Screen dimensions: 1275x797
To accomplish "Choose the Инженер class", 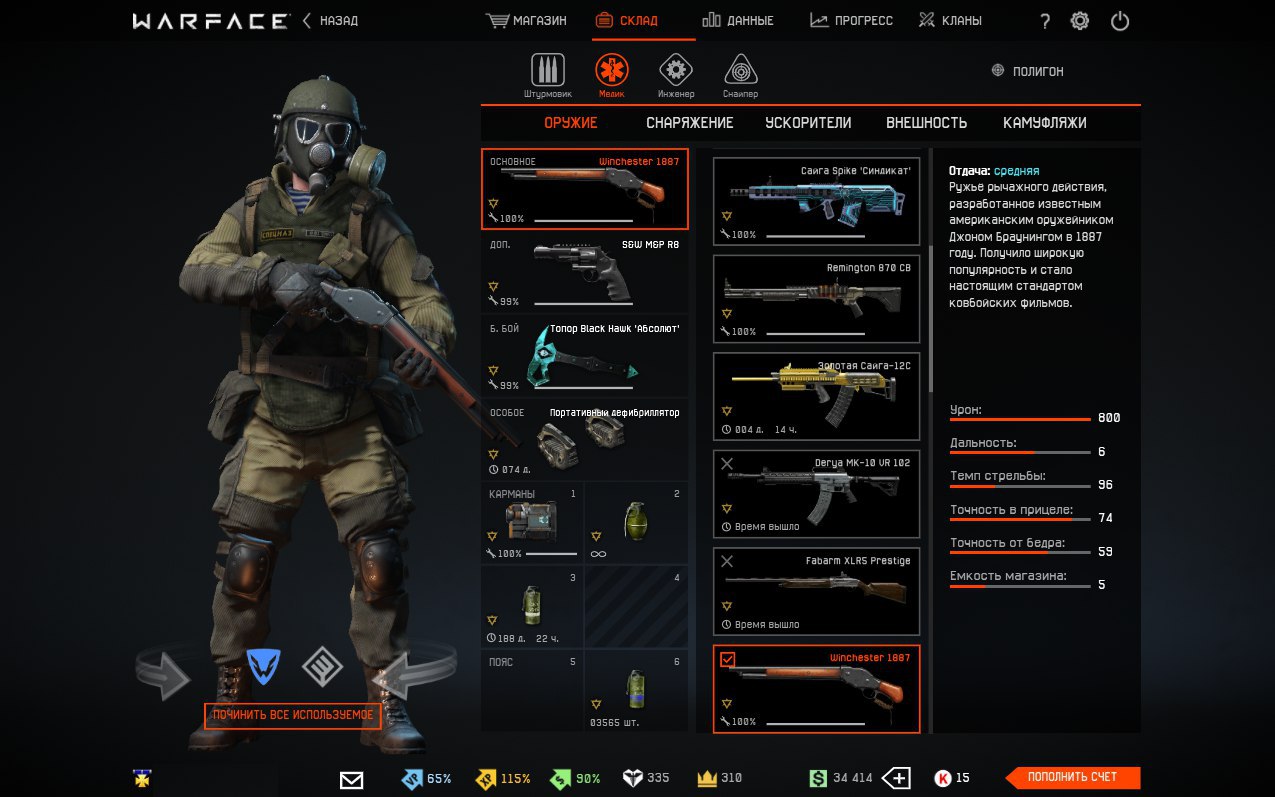I will 676,76.
